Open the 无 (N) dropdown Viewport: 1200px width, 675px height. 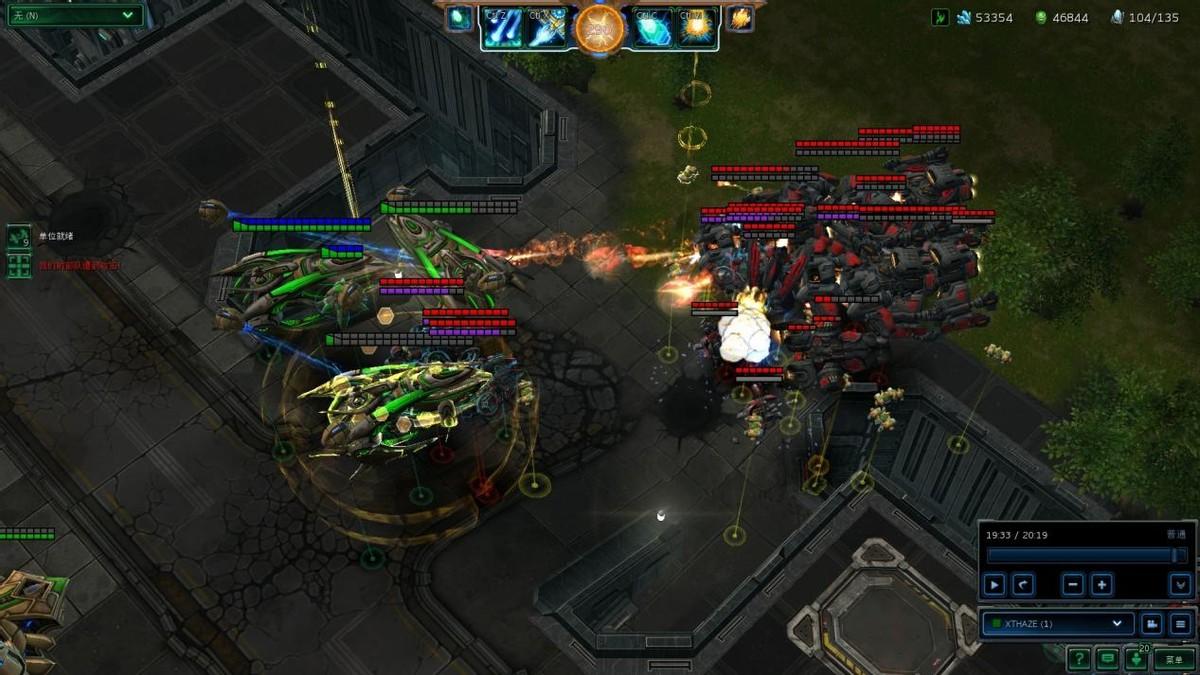[x=73, y=15]
